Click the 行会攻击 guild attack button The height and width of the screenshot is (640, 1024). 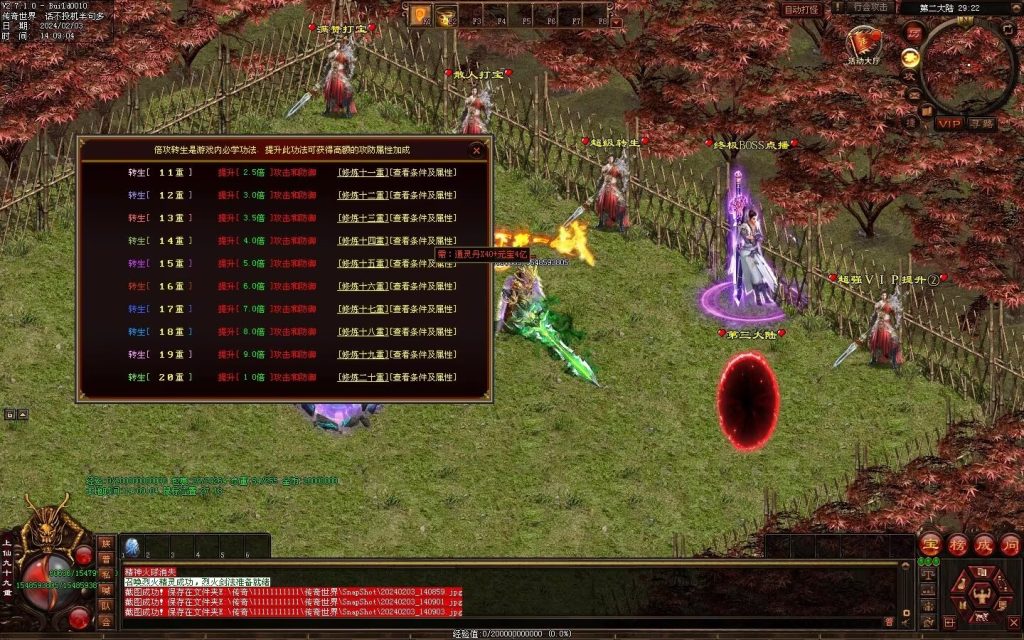tap(871, 7)
